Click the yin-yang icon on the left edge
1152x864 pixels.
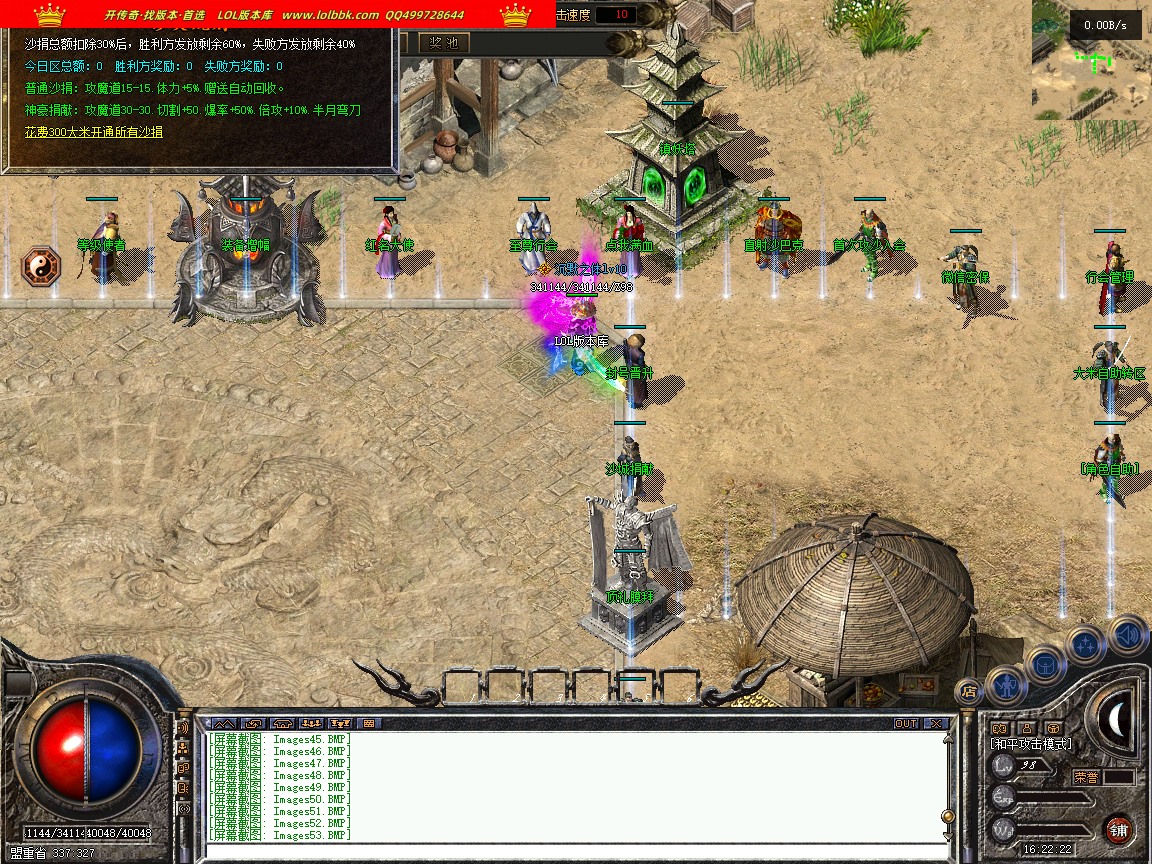pyautogui.click(x=41, y=267)
